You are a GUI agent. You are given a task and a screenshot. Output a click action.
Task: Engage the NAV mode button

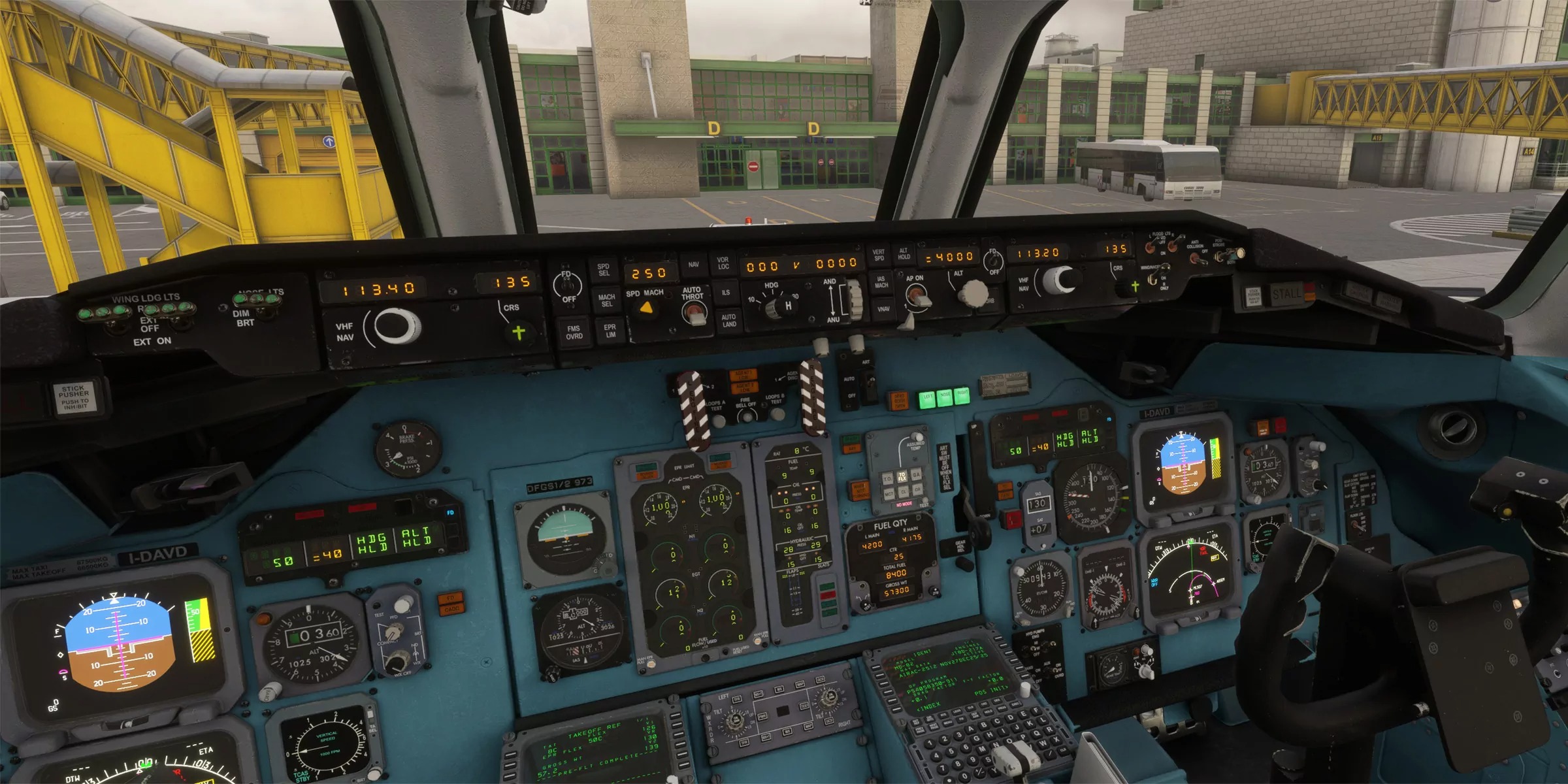coord(693,265)
